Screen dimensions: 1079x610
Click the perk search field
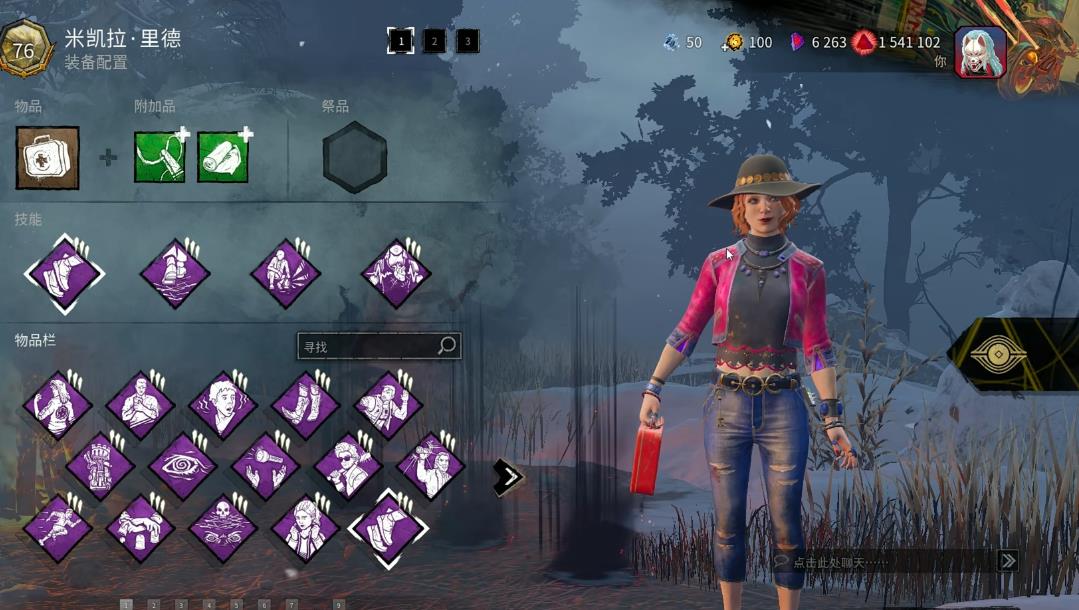(x=368, y=346)
